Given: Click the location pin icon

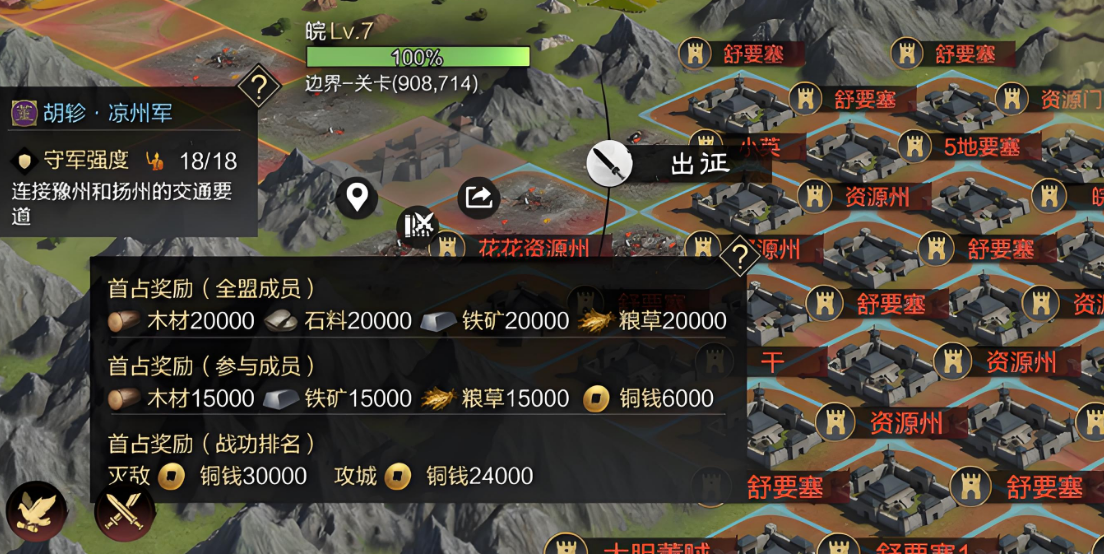Looking at the screenshot, I should tap(356, 198).
